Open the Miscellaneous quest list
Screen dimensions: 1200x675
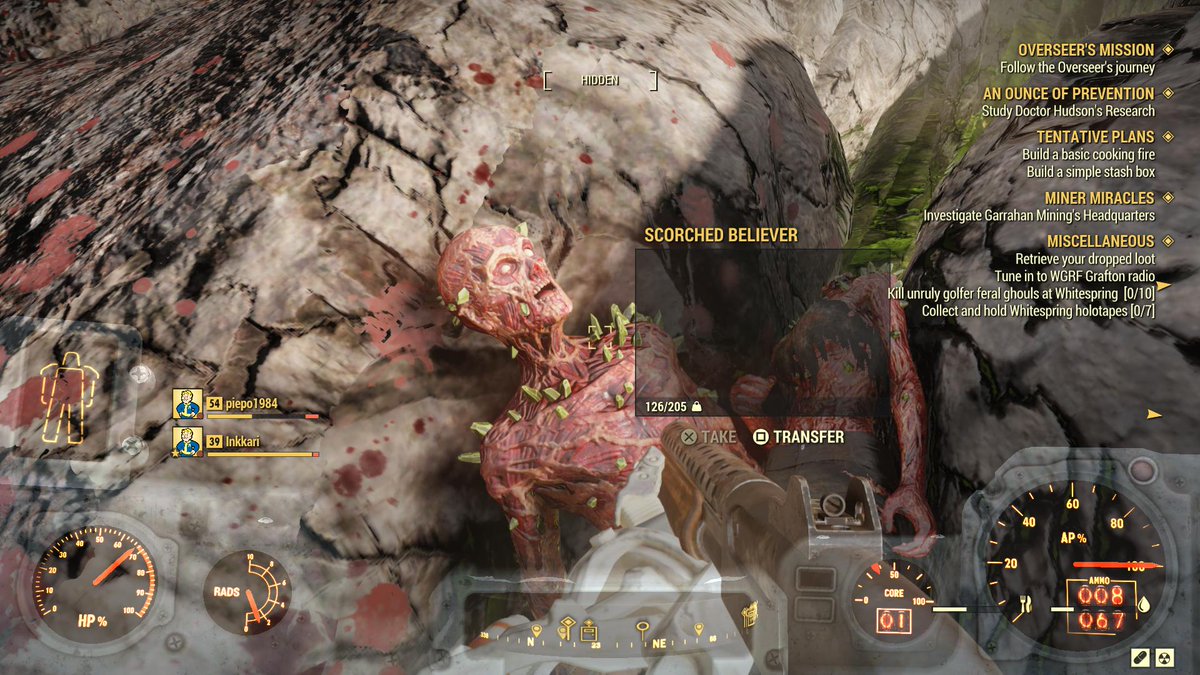(1100, 241)
